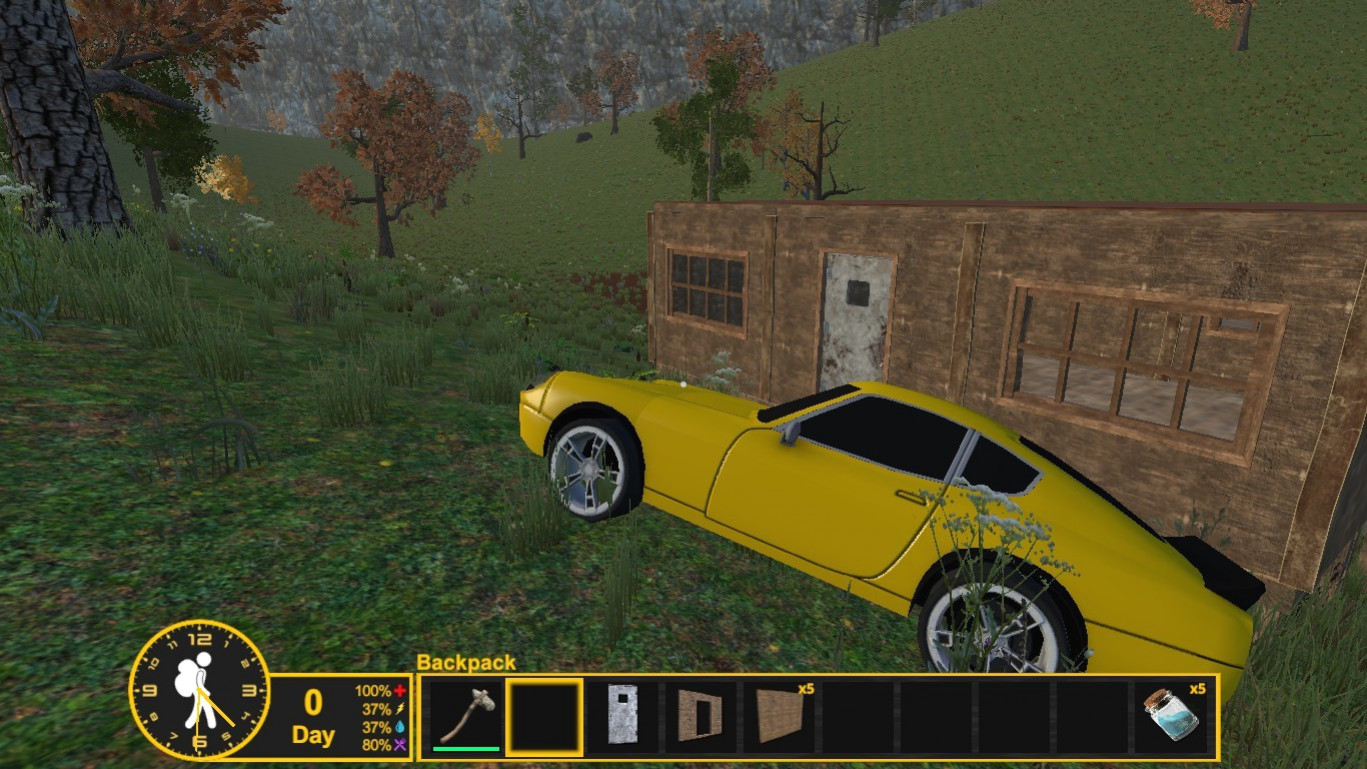Select the highlighted empty backpack slot
Screen dimensions: 1367x769
click(x=544, y=716)
